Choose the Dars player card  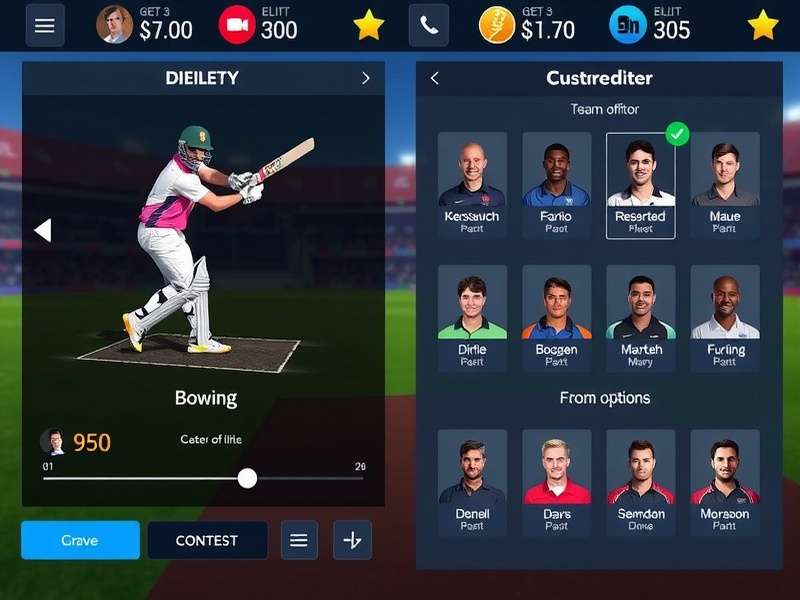(x=556, y=482)
